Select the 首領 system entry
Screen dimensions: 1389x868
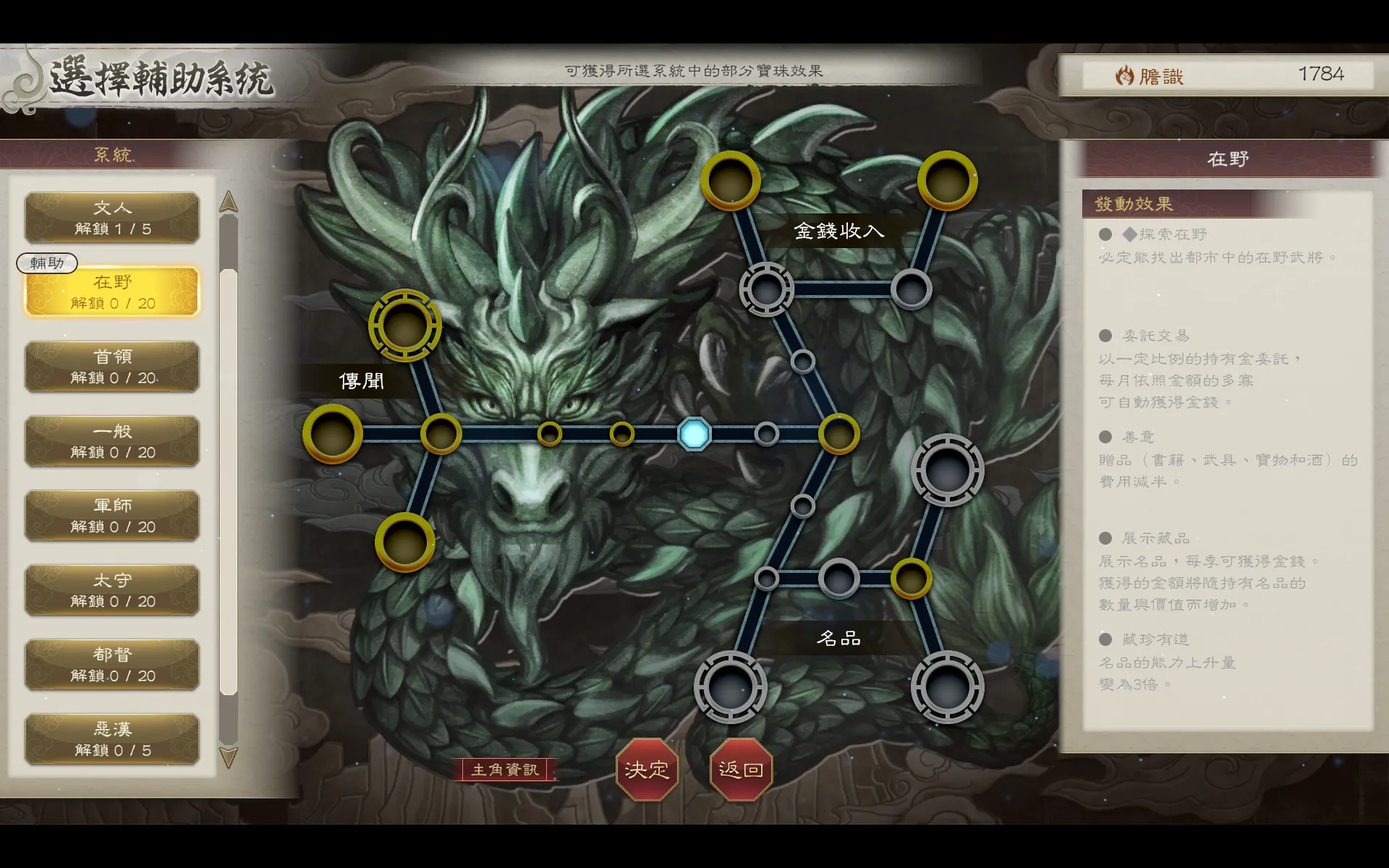click(x=112, y=367)
